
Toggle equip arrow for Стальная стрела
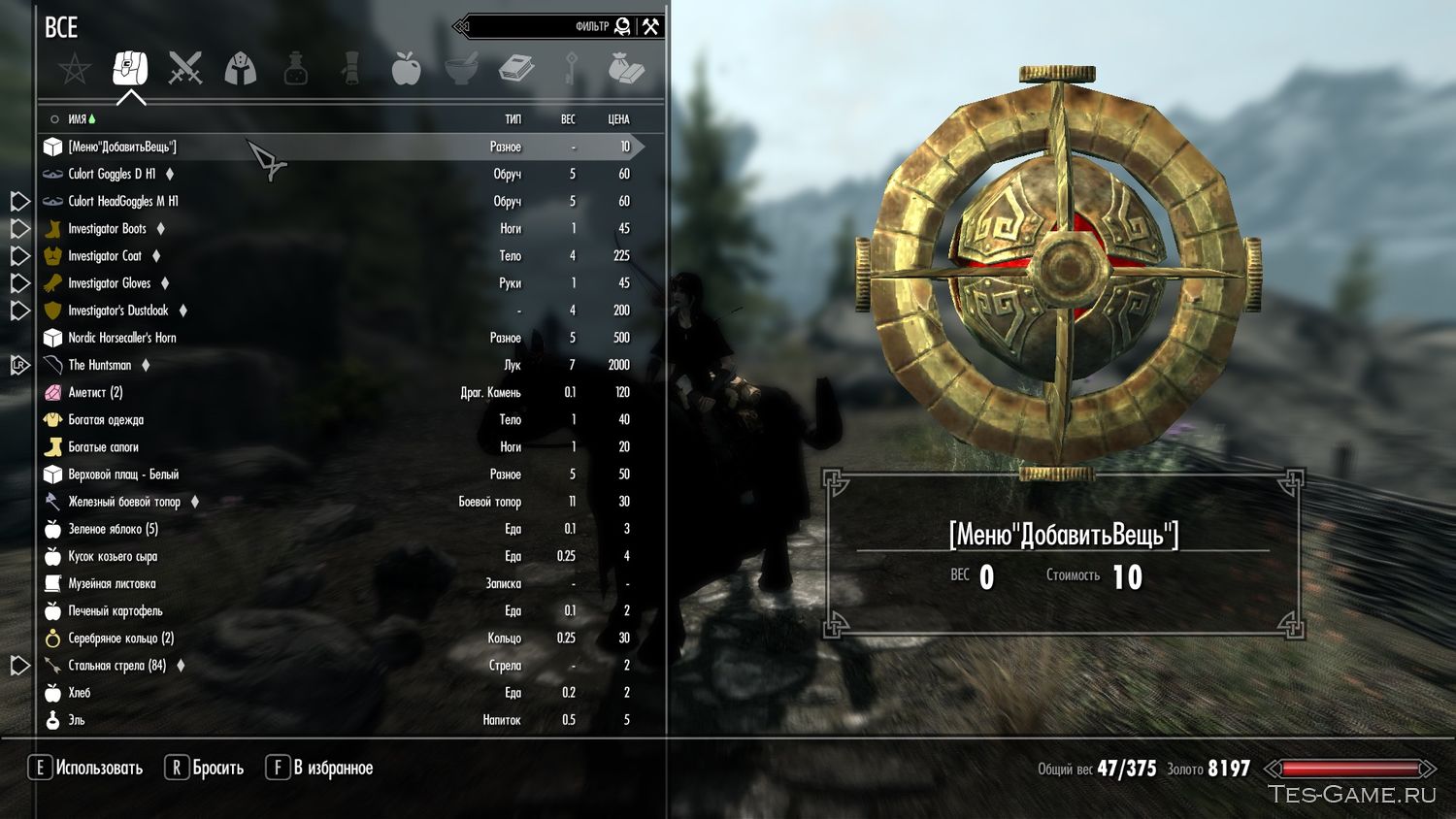(x=17, y=666)
